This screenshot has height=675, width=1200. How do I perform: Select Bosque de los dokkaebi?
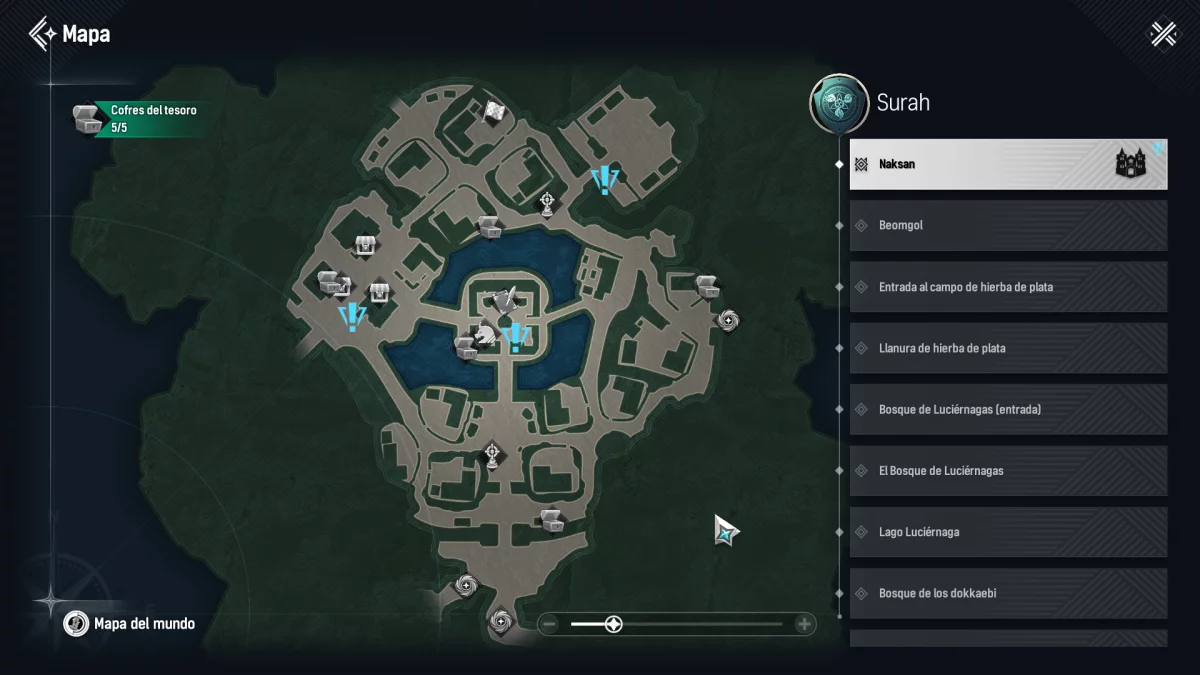pos(1008,594)
